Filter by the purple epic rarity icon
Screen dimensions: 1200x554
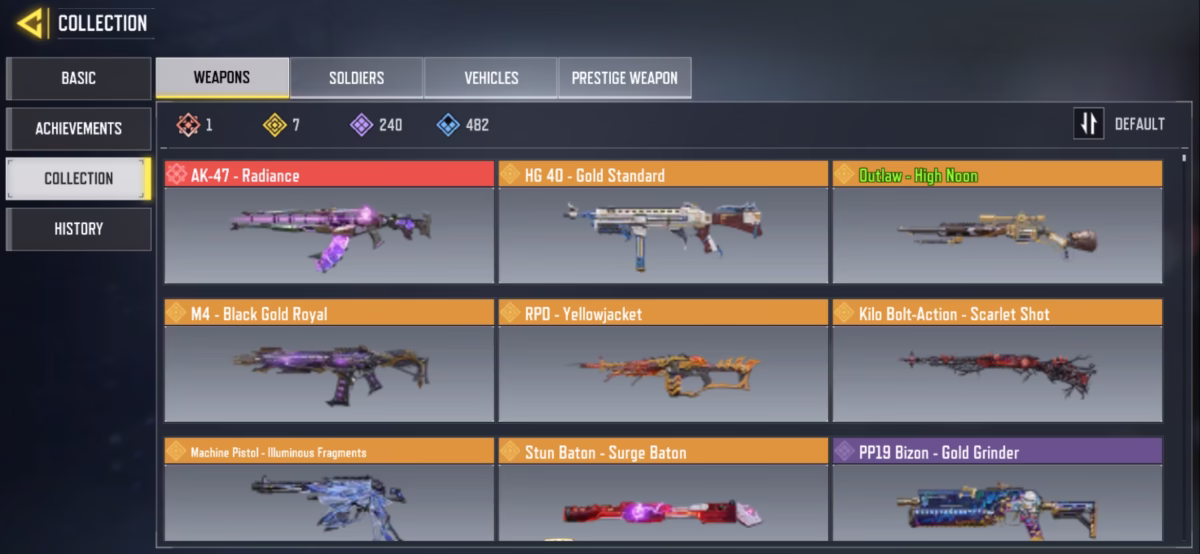[361, 125]
